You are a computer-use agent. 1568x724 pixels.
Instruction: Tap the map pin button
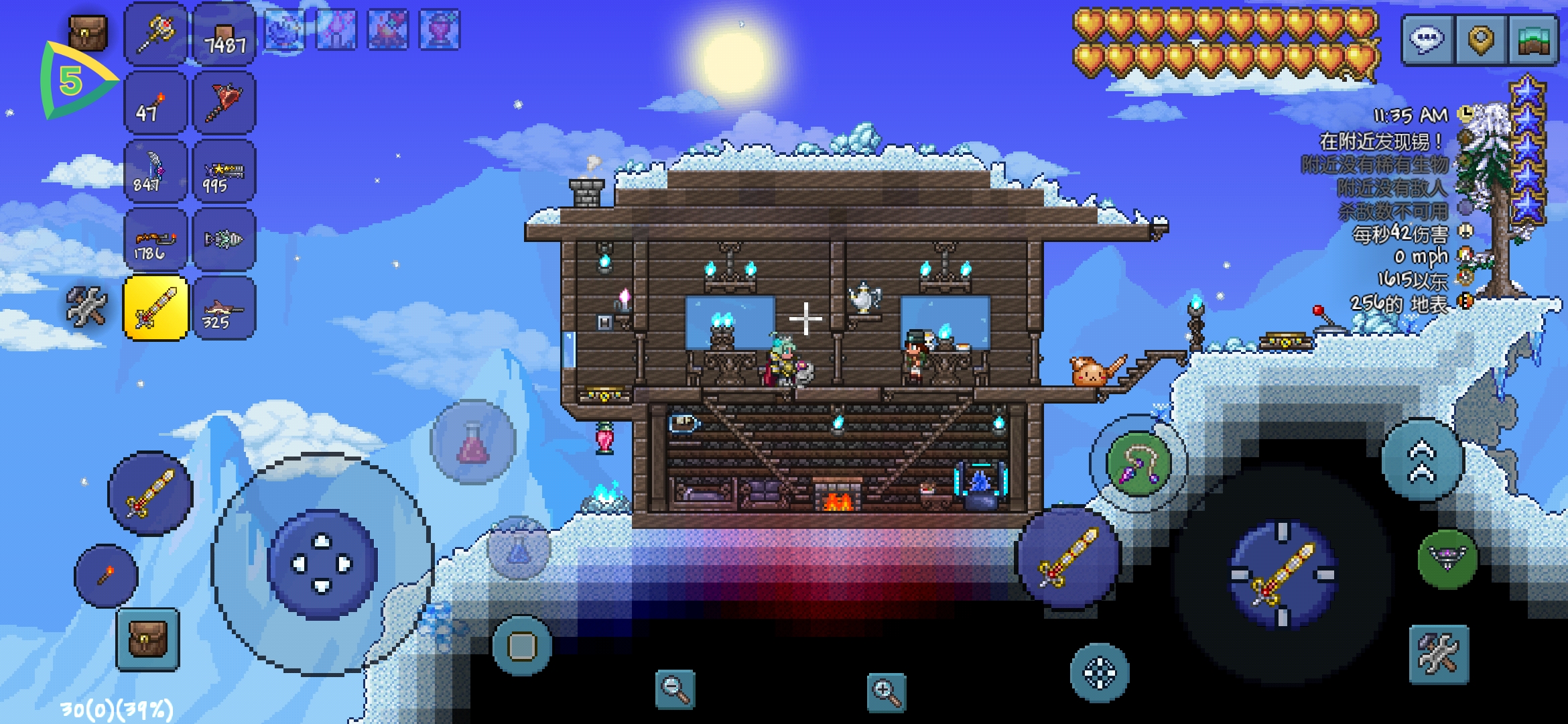click(x=1480, y=40)
